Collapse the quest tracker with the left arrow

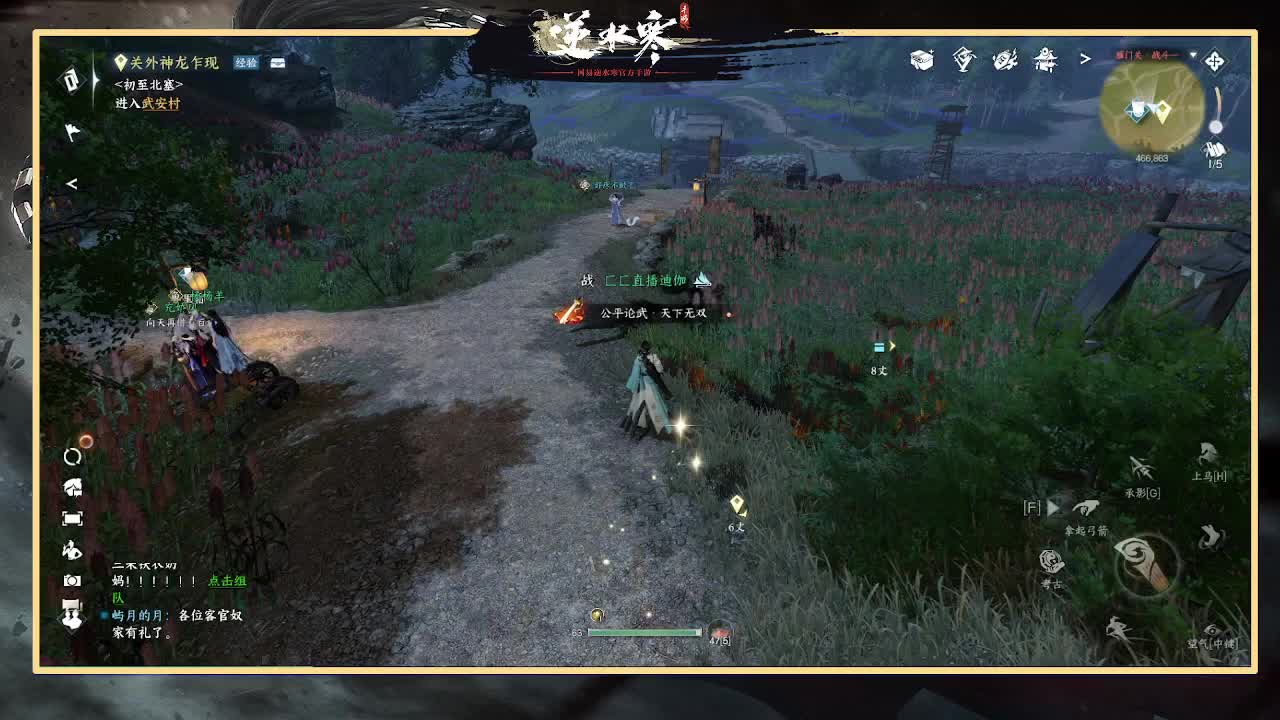[71, 183]
